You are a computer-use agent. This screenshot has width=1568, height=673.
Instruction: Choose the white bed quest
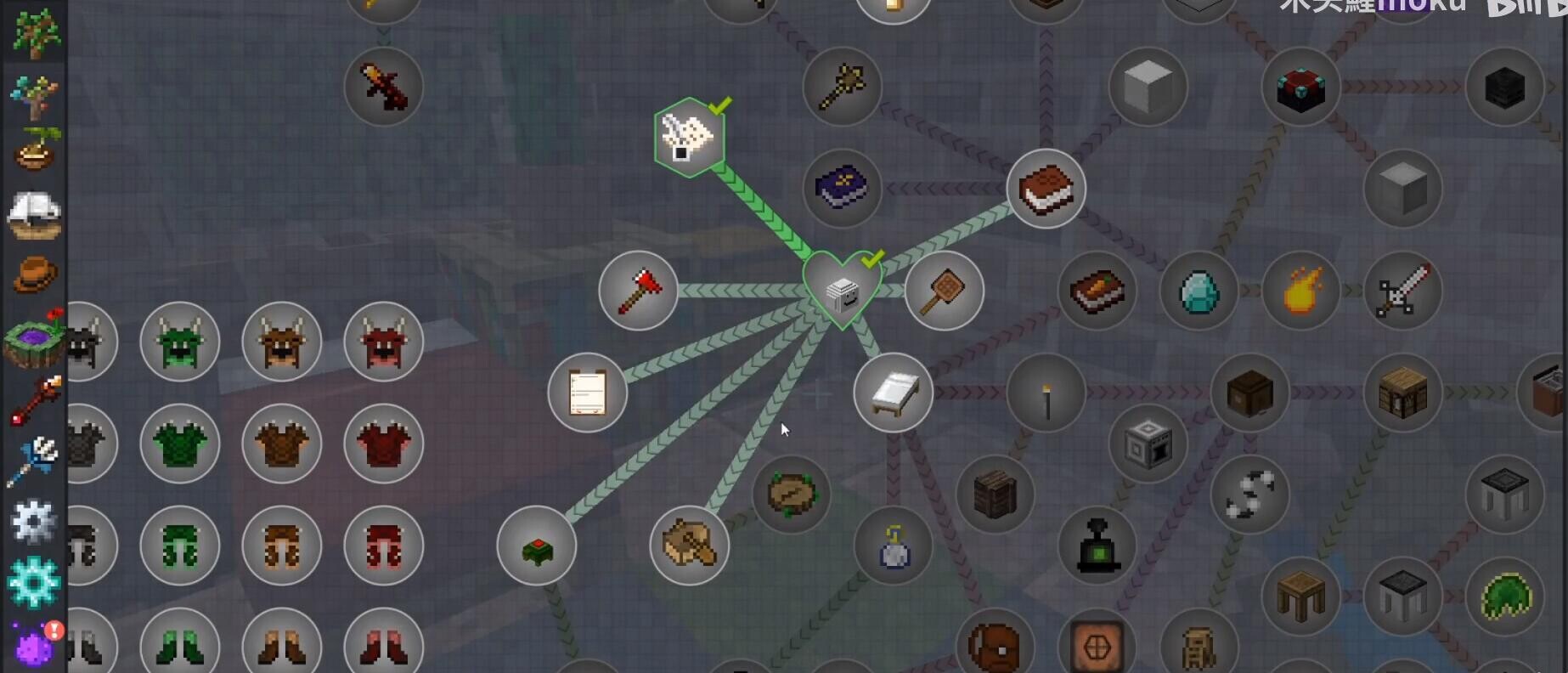pos(893,393)
